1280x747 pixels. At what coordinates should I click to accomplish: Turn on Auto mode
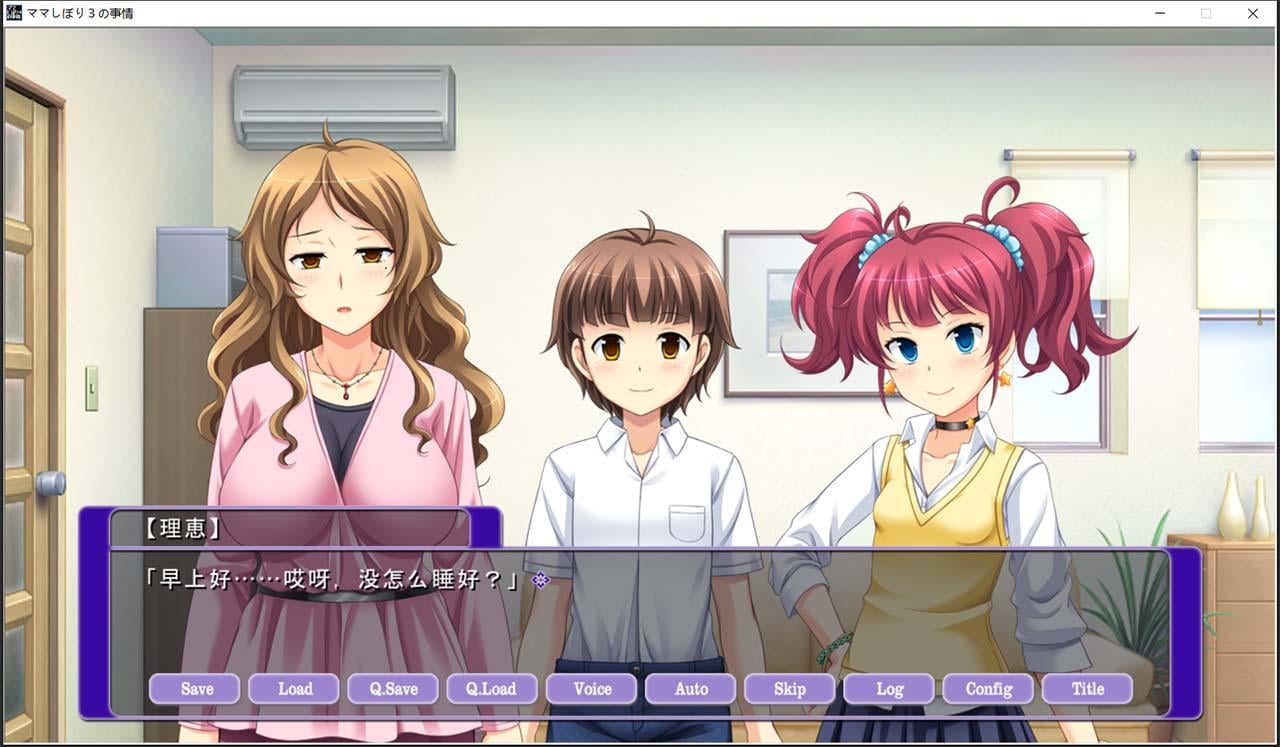click(x=691, y=689)
